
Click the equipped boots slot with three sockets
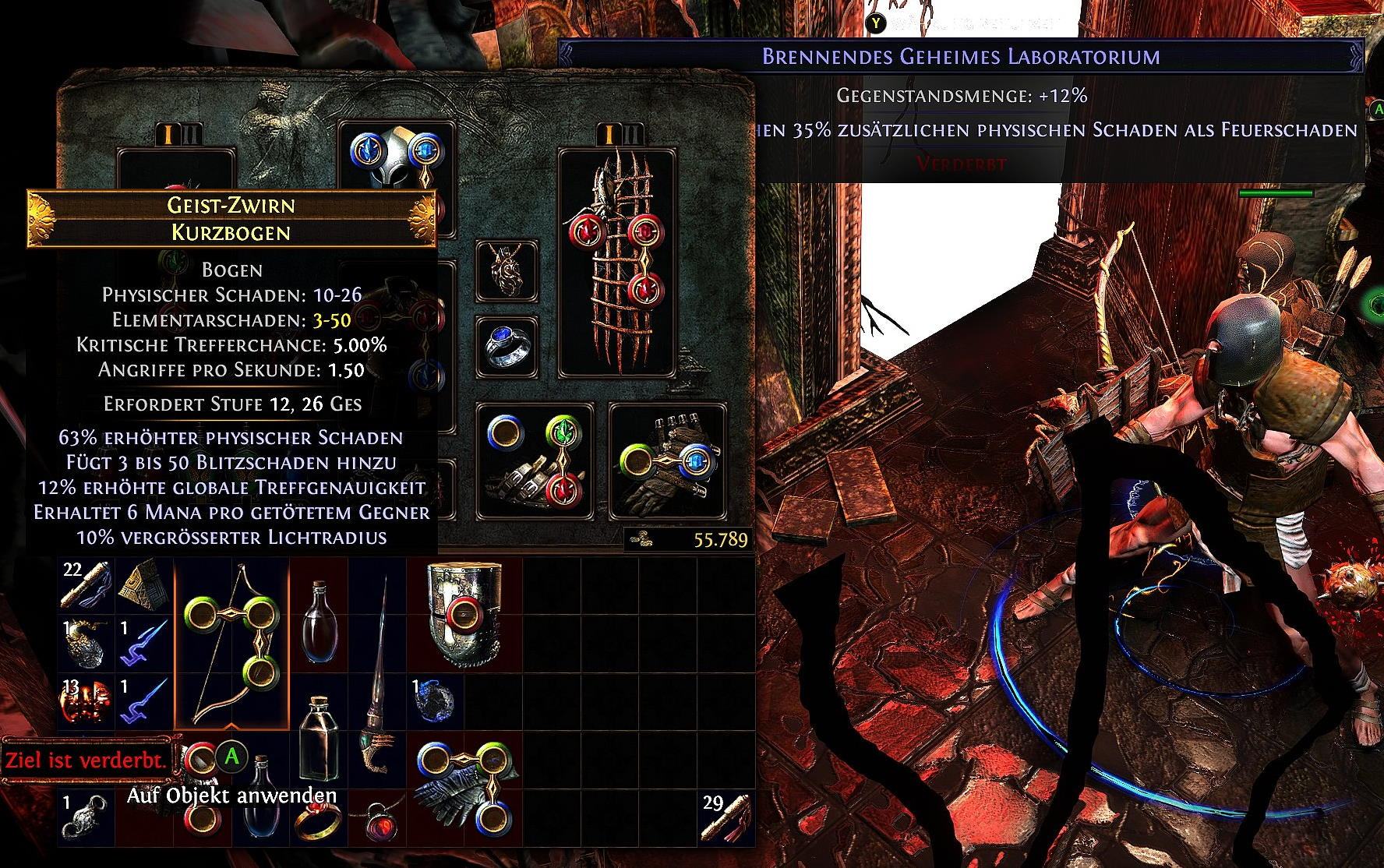point(535,460)
